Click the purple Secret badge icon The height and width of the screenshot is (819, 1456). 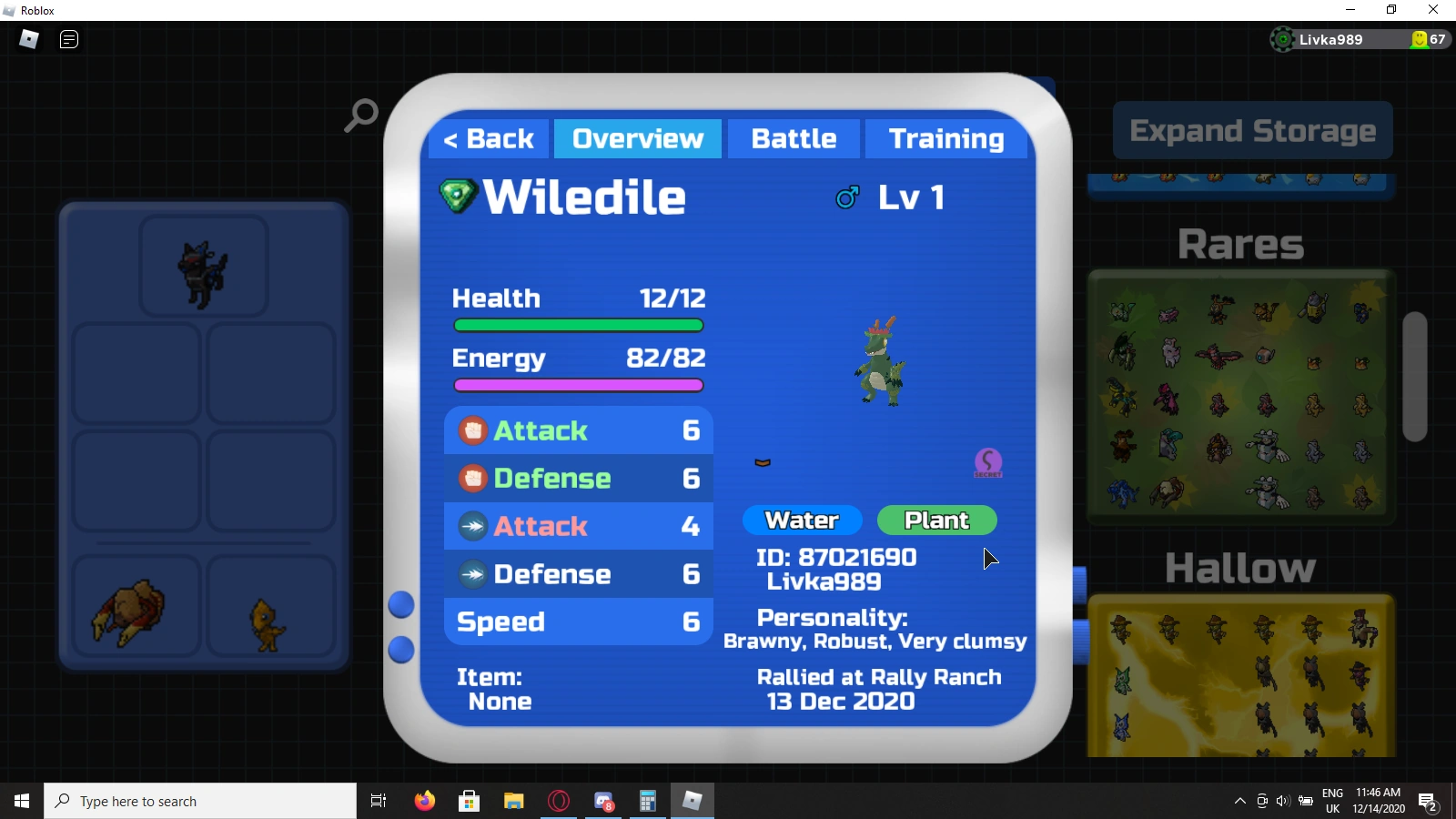point(988,463)
